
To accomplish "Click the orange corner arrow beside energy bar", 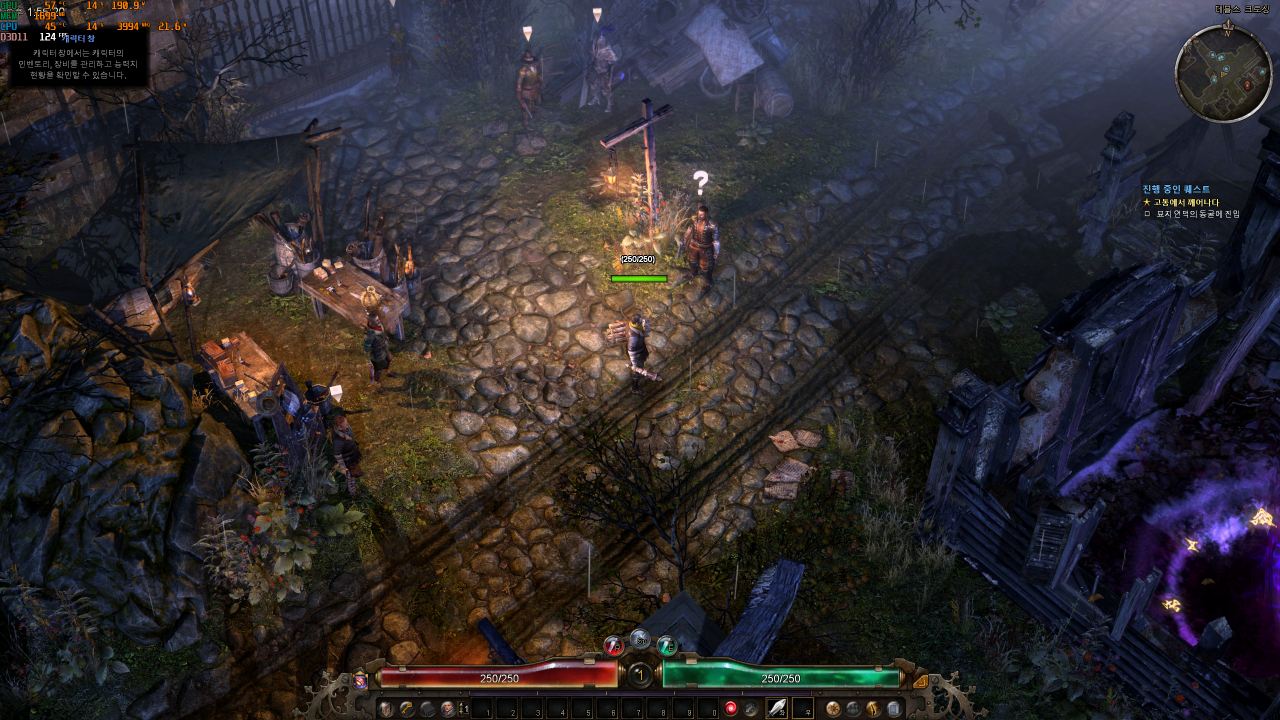I will tap(921, 681).
